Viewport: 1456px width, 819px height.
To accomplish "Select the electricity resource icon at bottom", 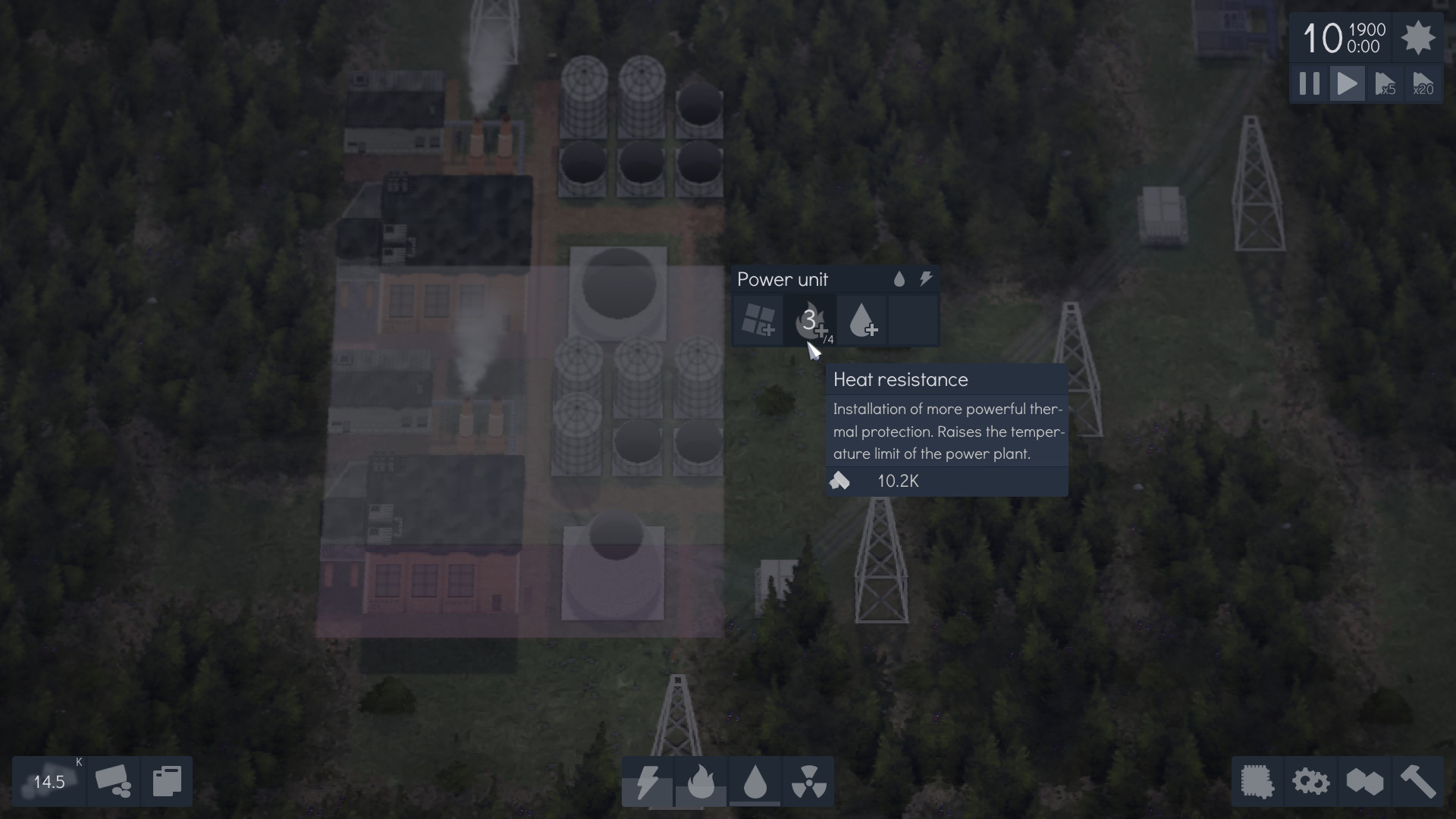I will pyautogui.click(x=648, y=782).
